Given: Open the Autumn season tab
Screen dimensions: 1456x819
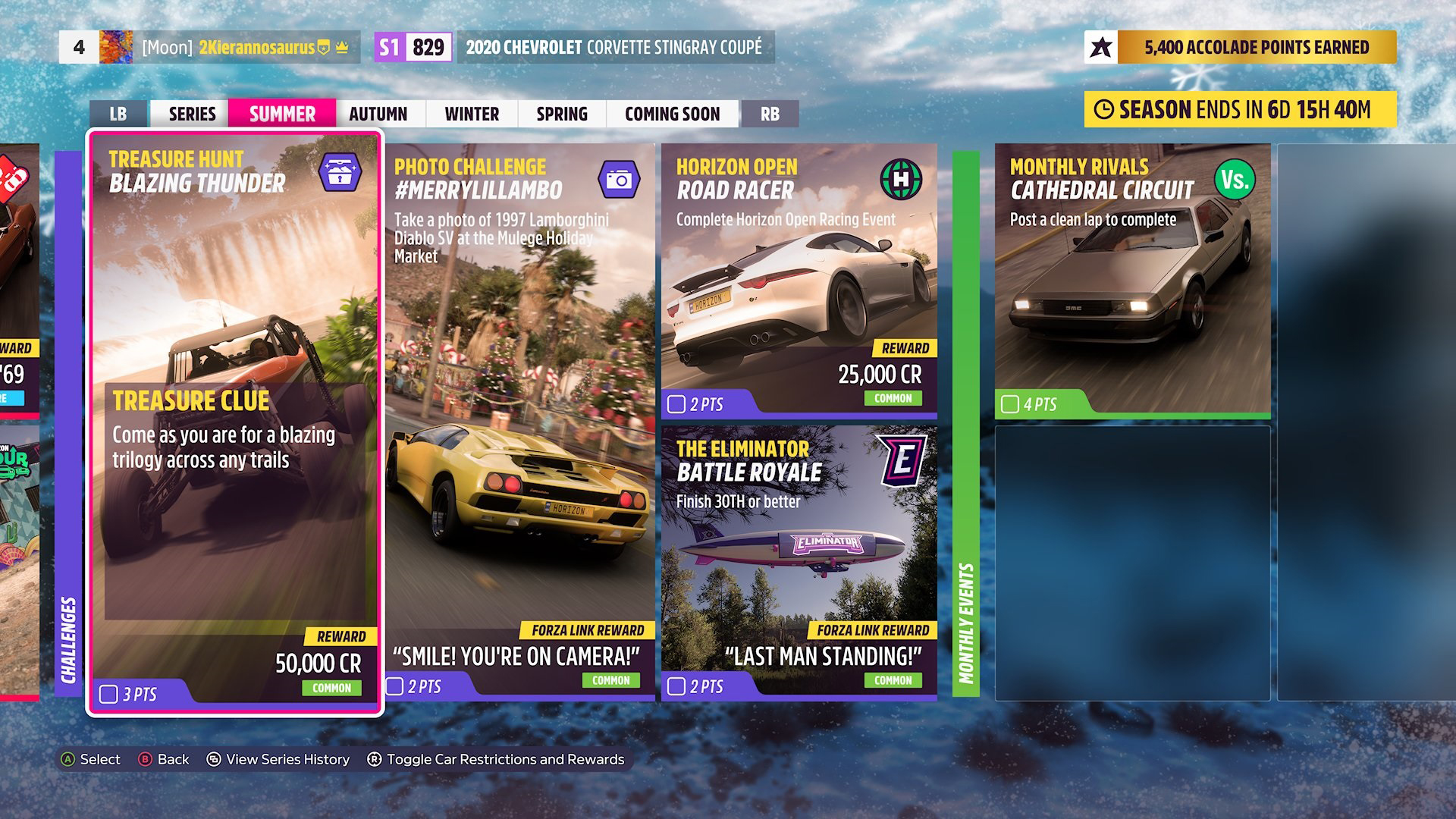Looking at the screenshot, I should (377, 114).
